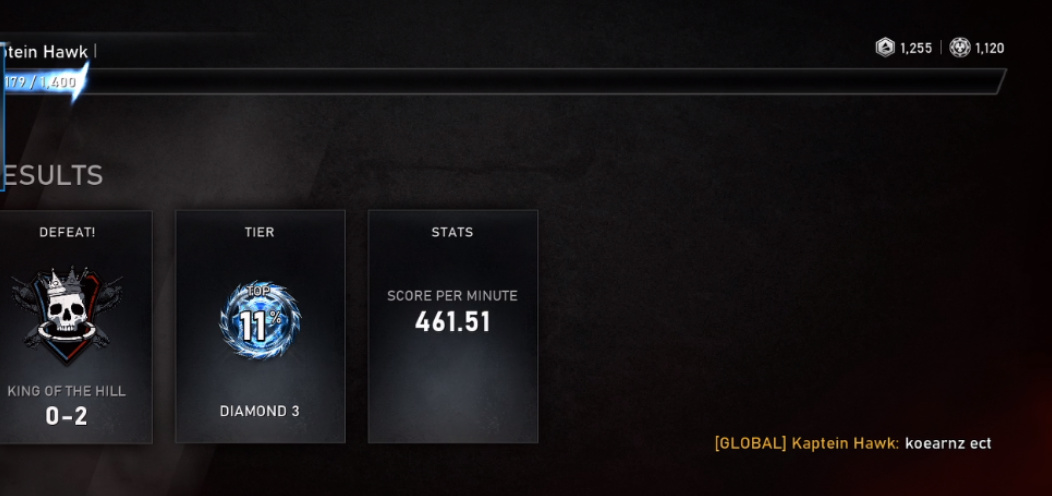
Task: View the Score Per Minute stats card
Action: (x=452, y=326)
